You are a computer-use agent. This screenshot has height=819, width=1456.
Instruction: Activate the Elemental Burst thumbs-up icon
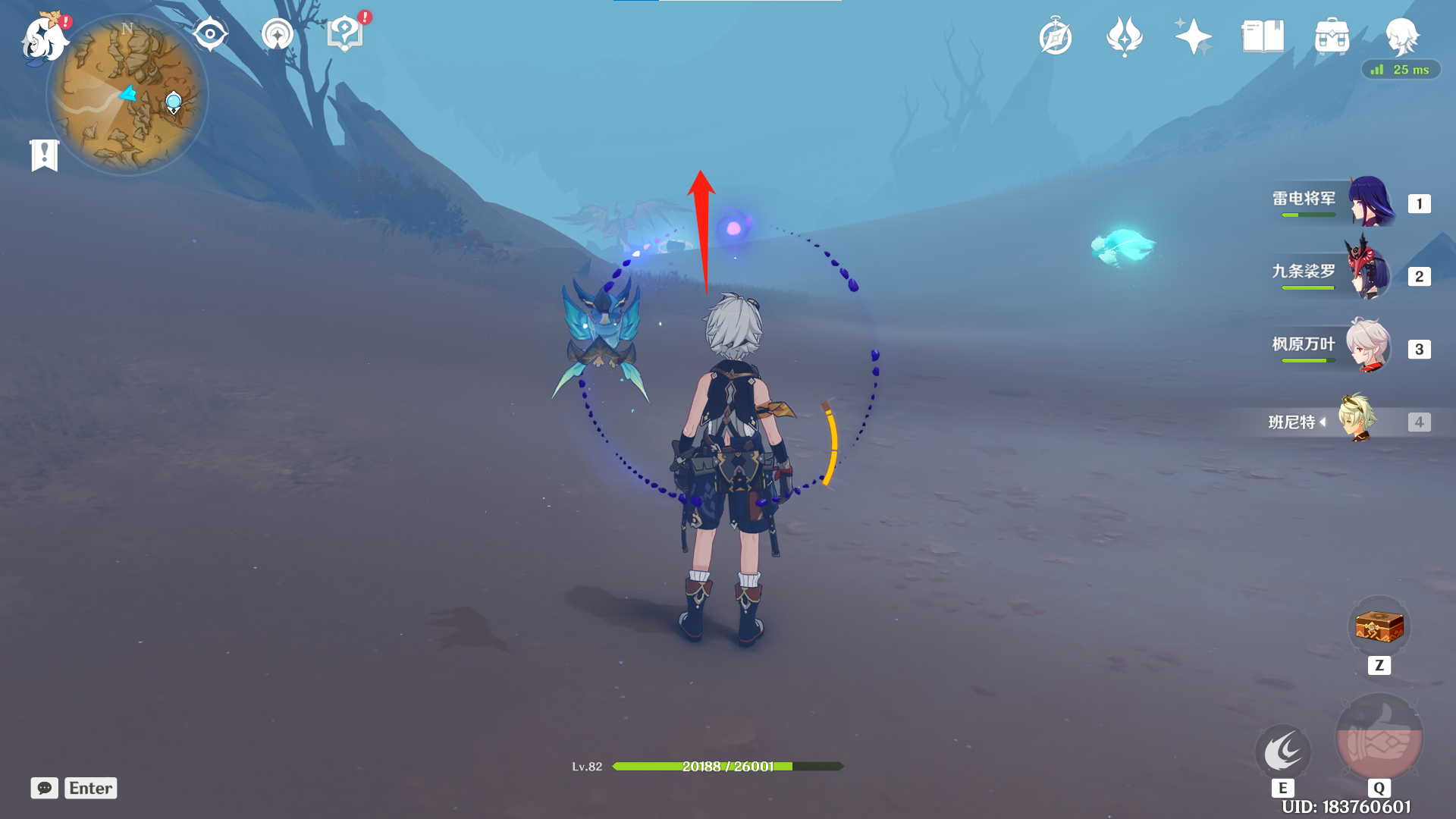[x=1379, y=738]
